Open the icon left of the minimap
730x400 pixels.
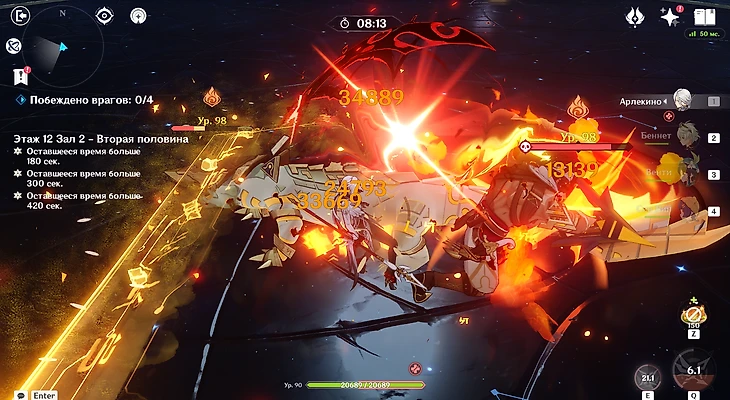click(13, 45)
